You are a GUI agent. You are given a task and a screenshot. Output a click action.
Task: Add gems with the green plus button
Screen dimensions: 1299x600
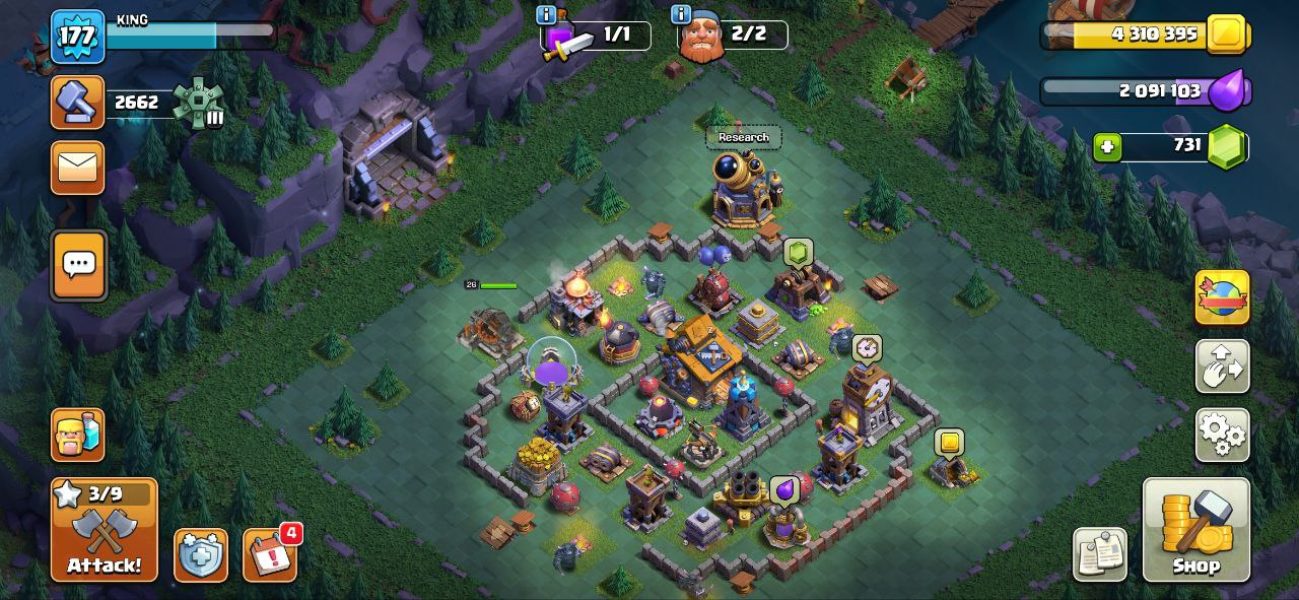(1107, 147)
